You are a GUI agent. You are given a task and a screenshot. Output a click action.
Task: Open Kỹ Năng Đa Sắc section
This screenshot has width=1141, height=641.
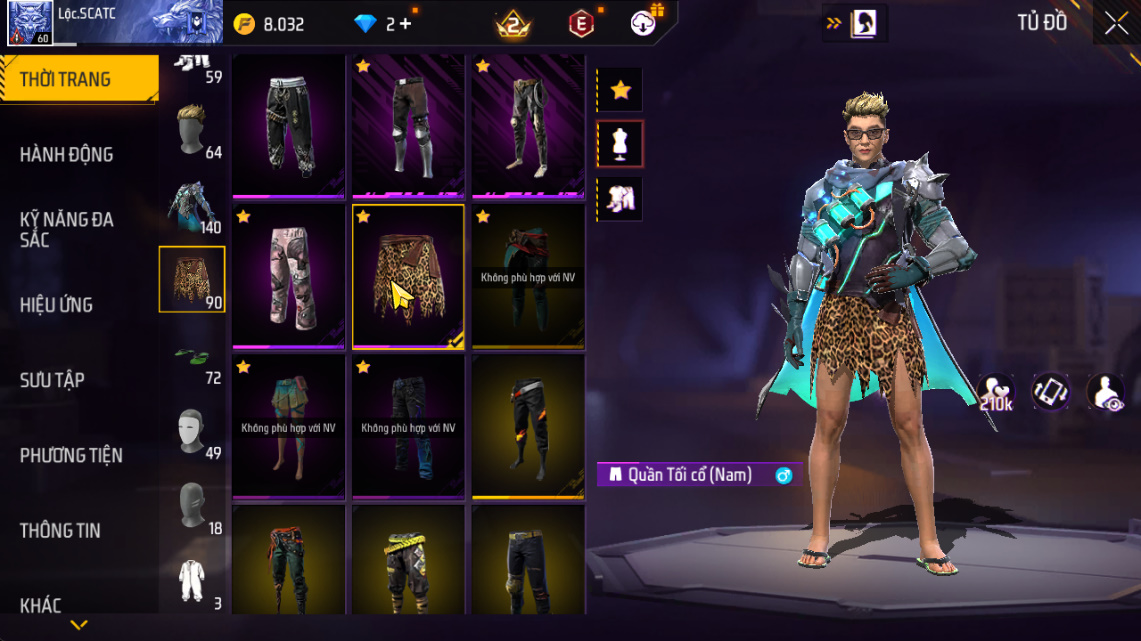[66, 229]
